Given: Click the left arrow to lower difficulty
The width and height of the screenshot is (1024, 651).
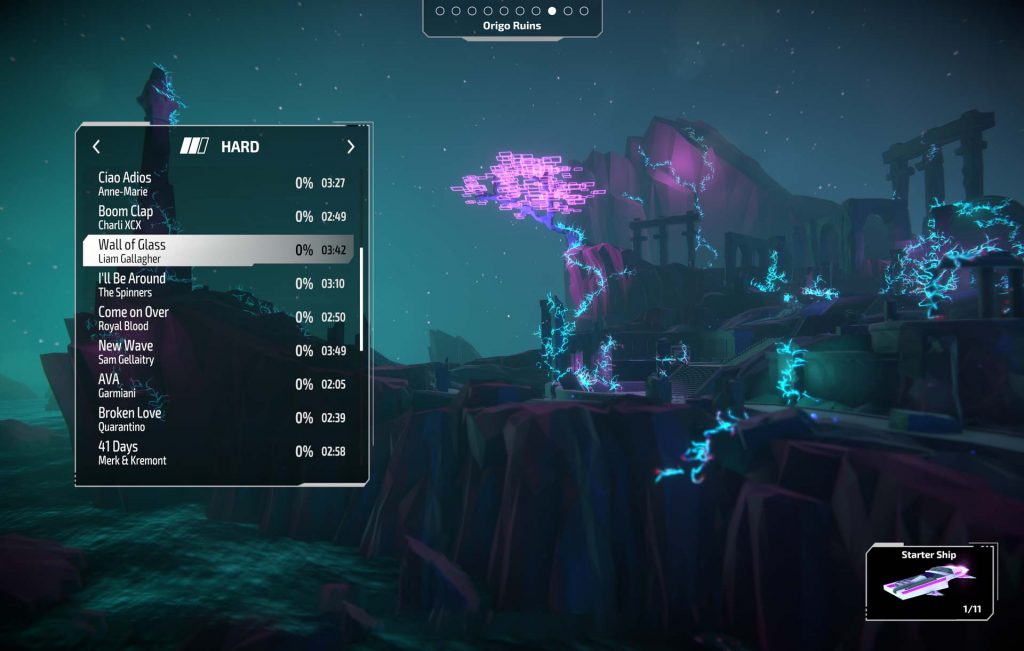Looking at the screenshot, I should (x=96, y=147).
